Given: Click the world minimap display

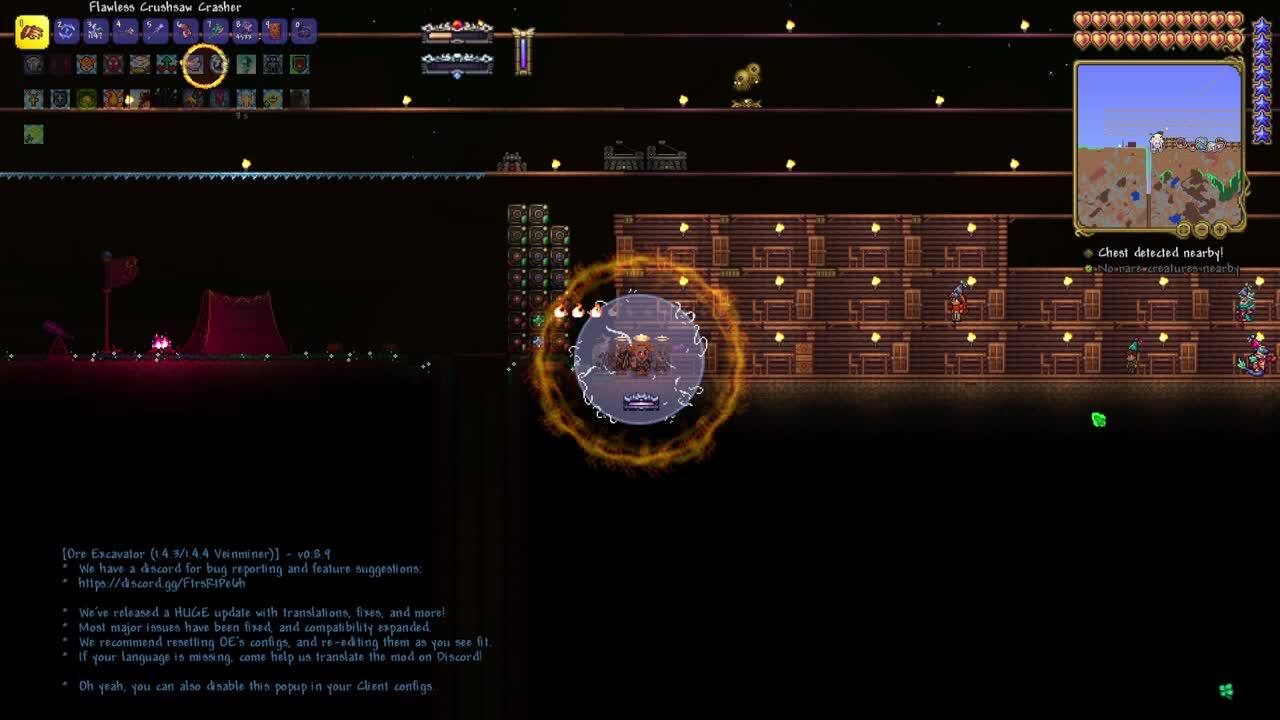Looking at the screenshot, I should pyautogui.click(x=1158, y=145).
